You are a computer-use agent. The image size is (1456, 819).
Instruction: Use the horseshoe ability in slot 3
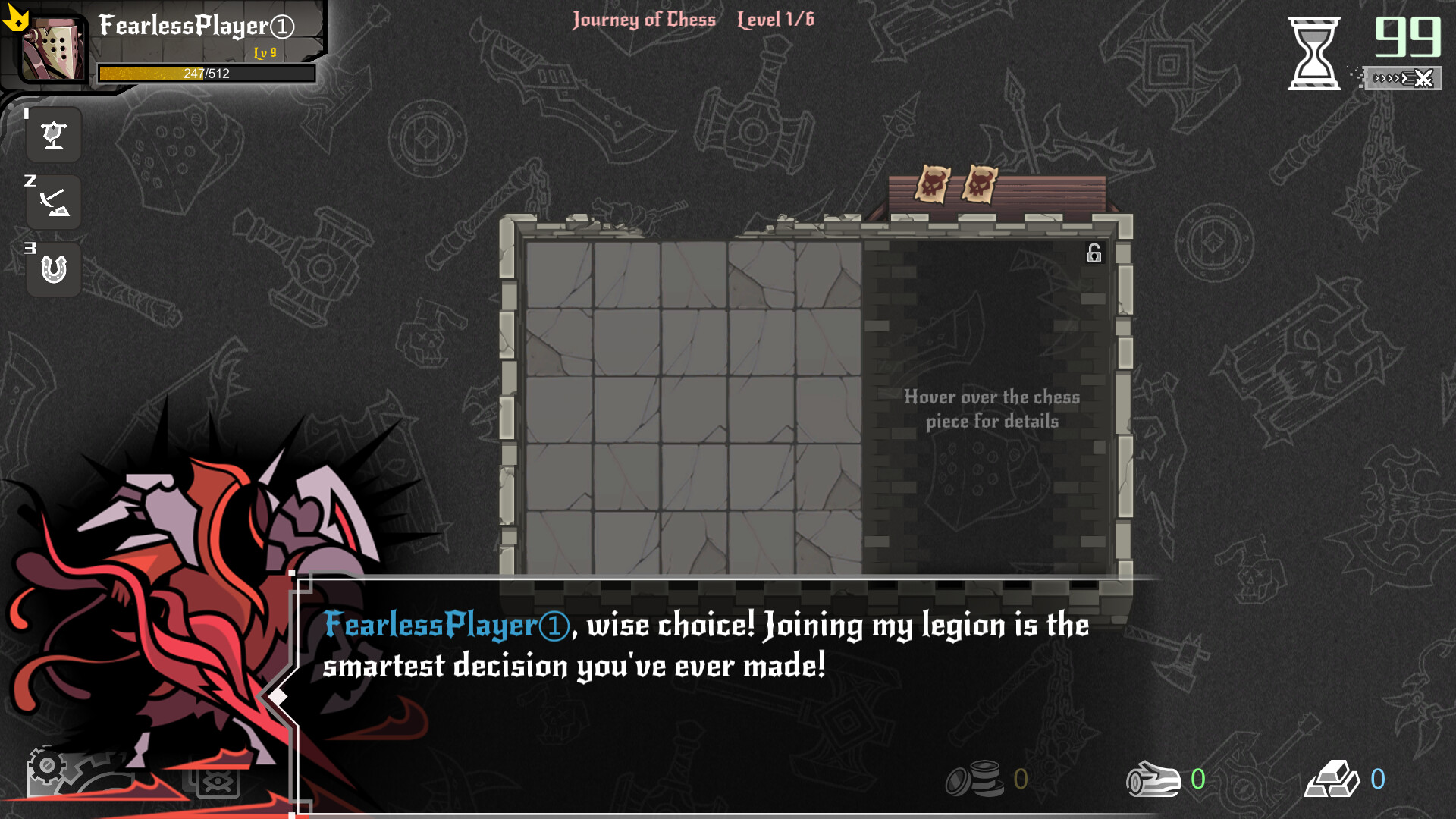(53, 268)
